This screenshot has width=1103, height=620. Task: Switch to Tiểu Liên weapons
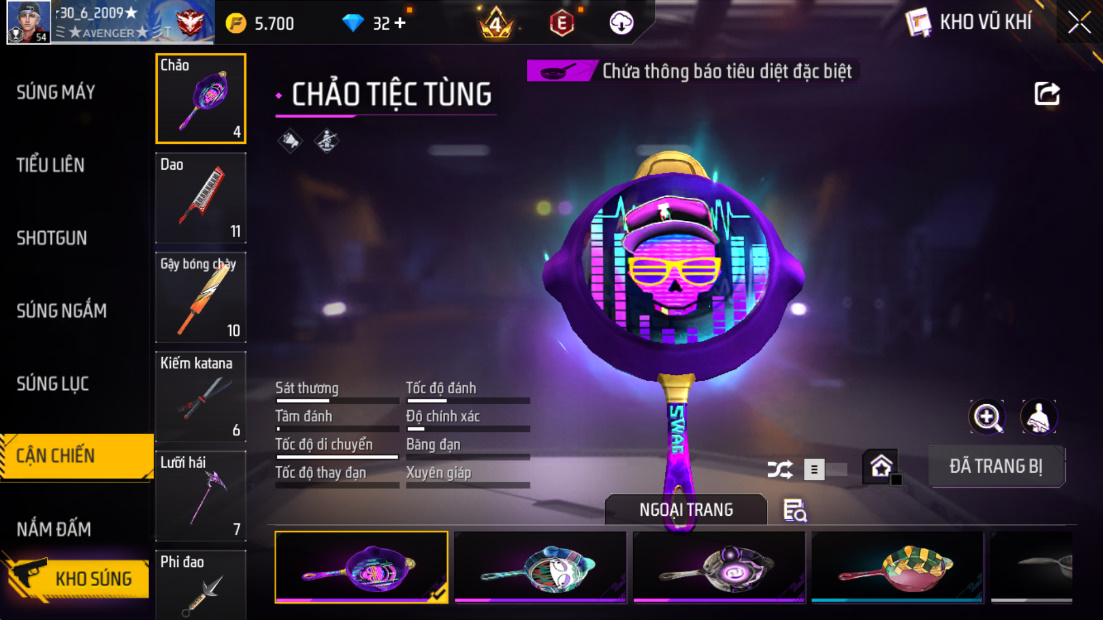tap(51, 165)
